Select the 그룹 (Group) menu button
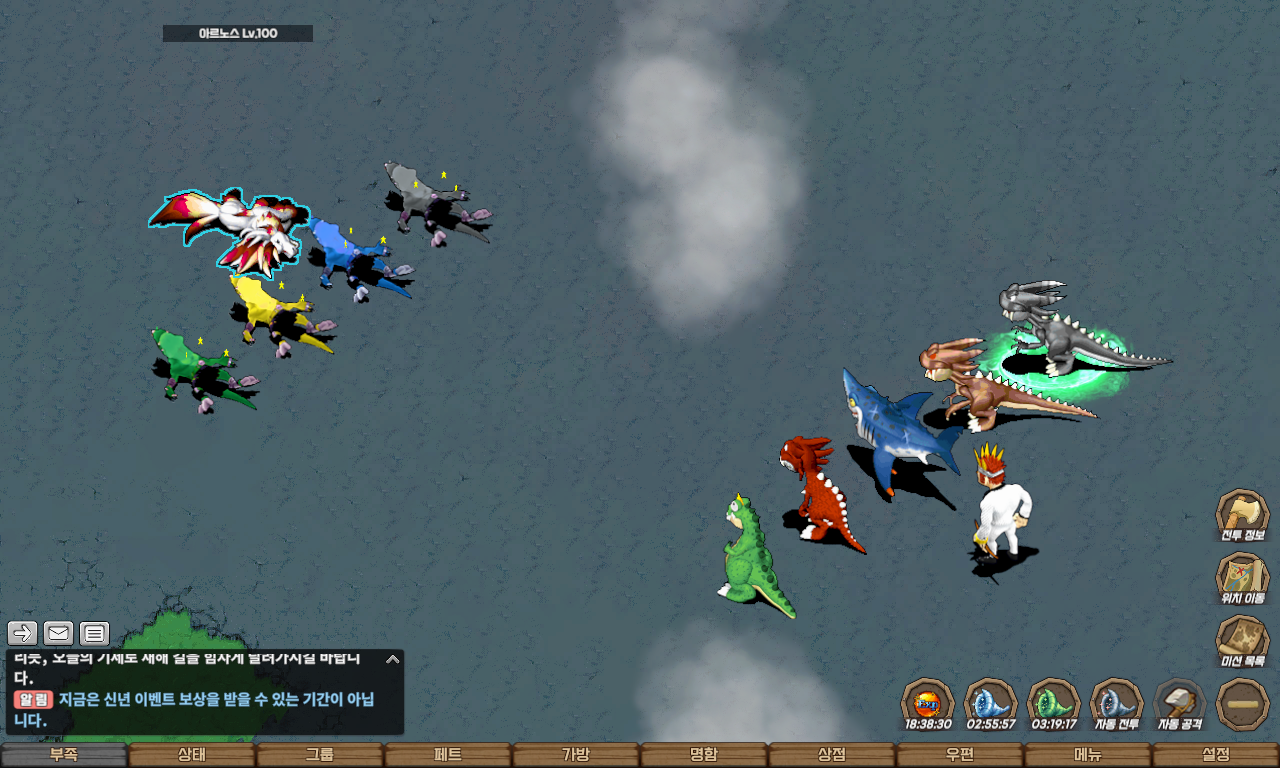The image size is (1280, 768). (320, 755)
